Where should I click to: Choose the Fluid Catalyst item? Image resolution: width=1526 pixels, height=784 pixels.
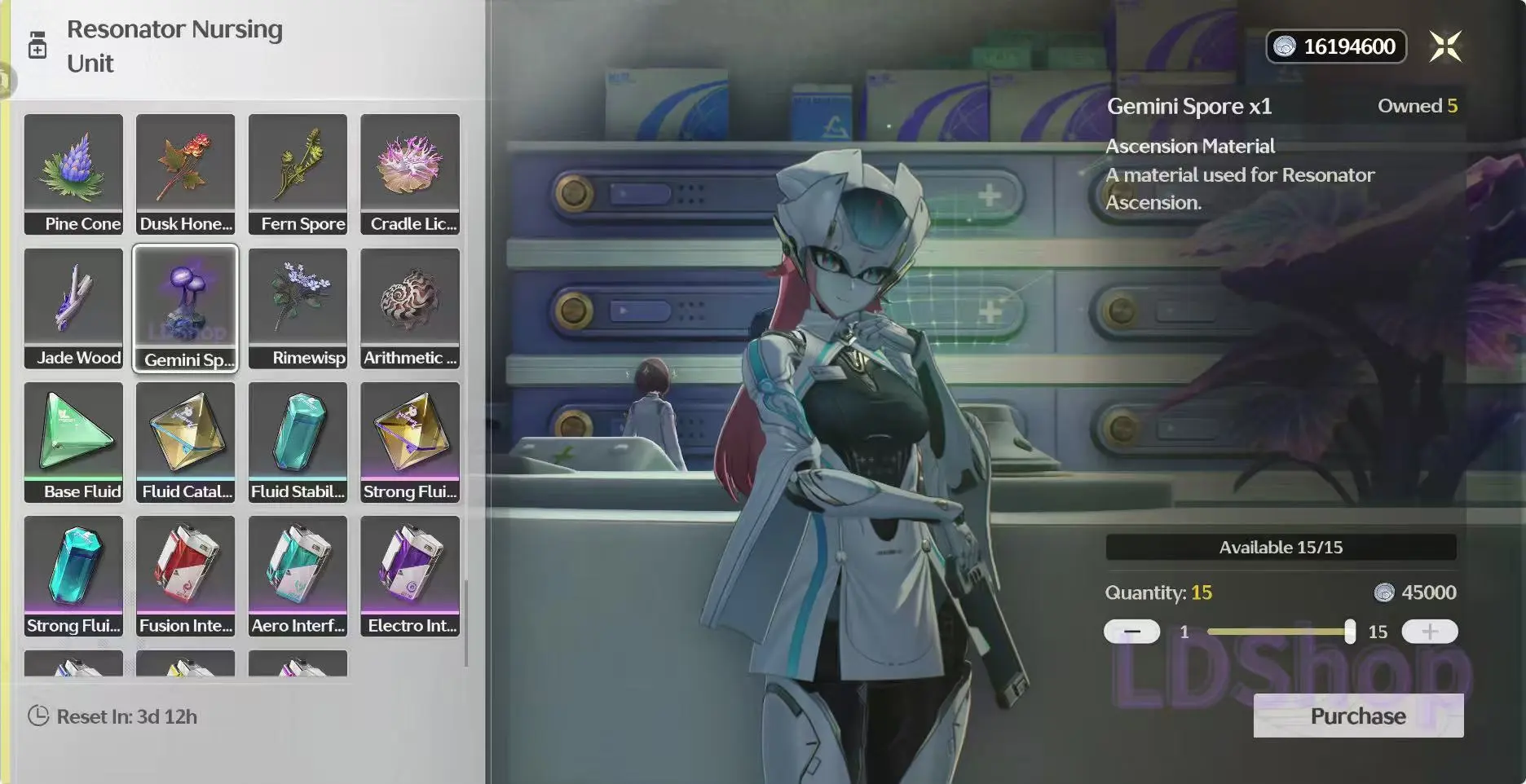pos(186,441)
